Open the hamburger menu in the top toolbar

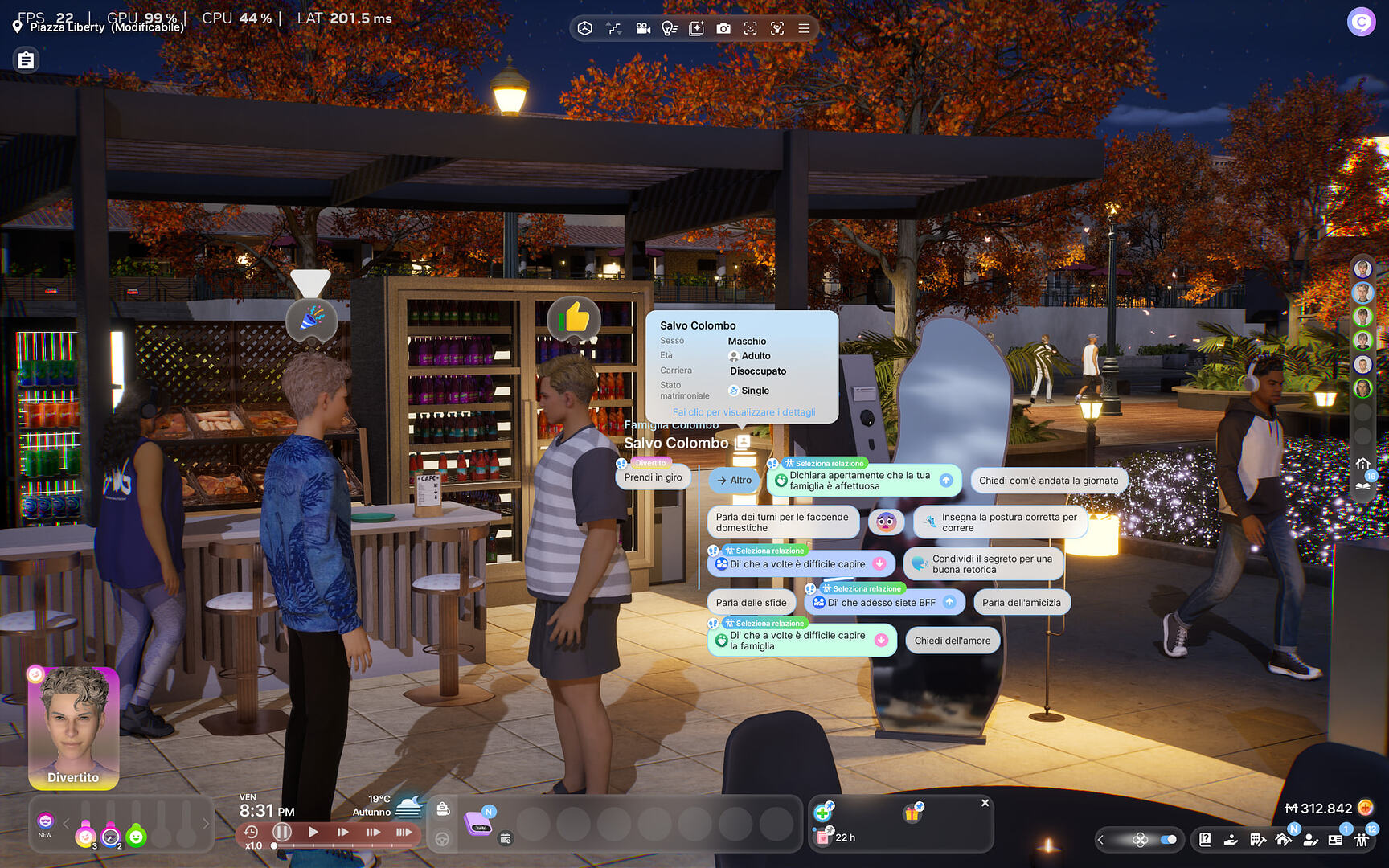coord(803,28)
